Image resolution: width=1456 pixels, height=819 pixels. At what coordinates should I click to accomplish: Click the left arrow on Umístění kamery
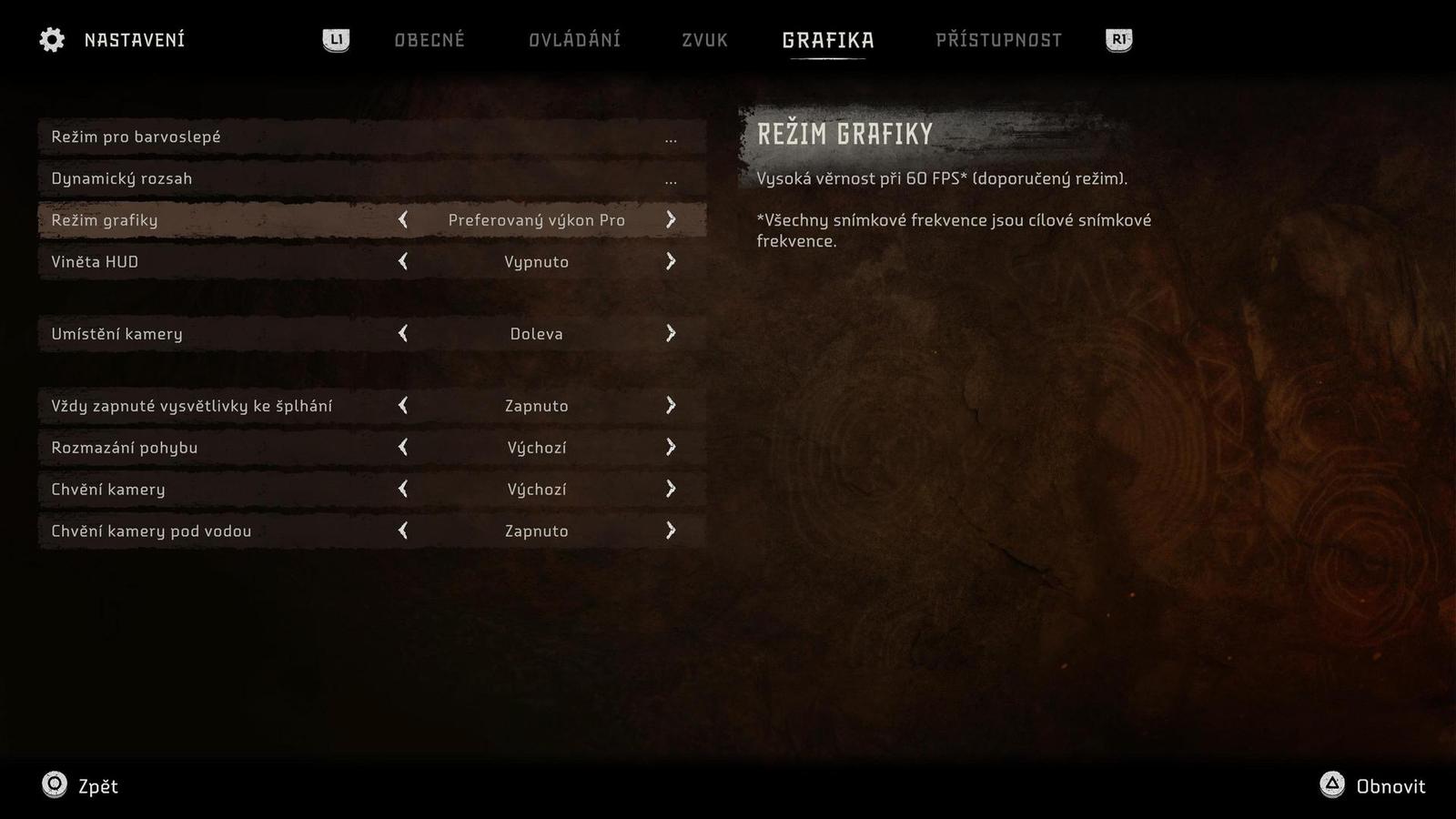pos(403,334)
